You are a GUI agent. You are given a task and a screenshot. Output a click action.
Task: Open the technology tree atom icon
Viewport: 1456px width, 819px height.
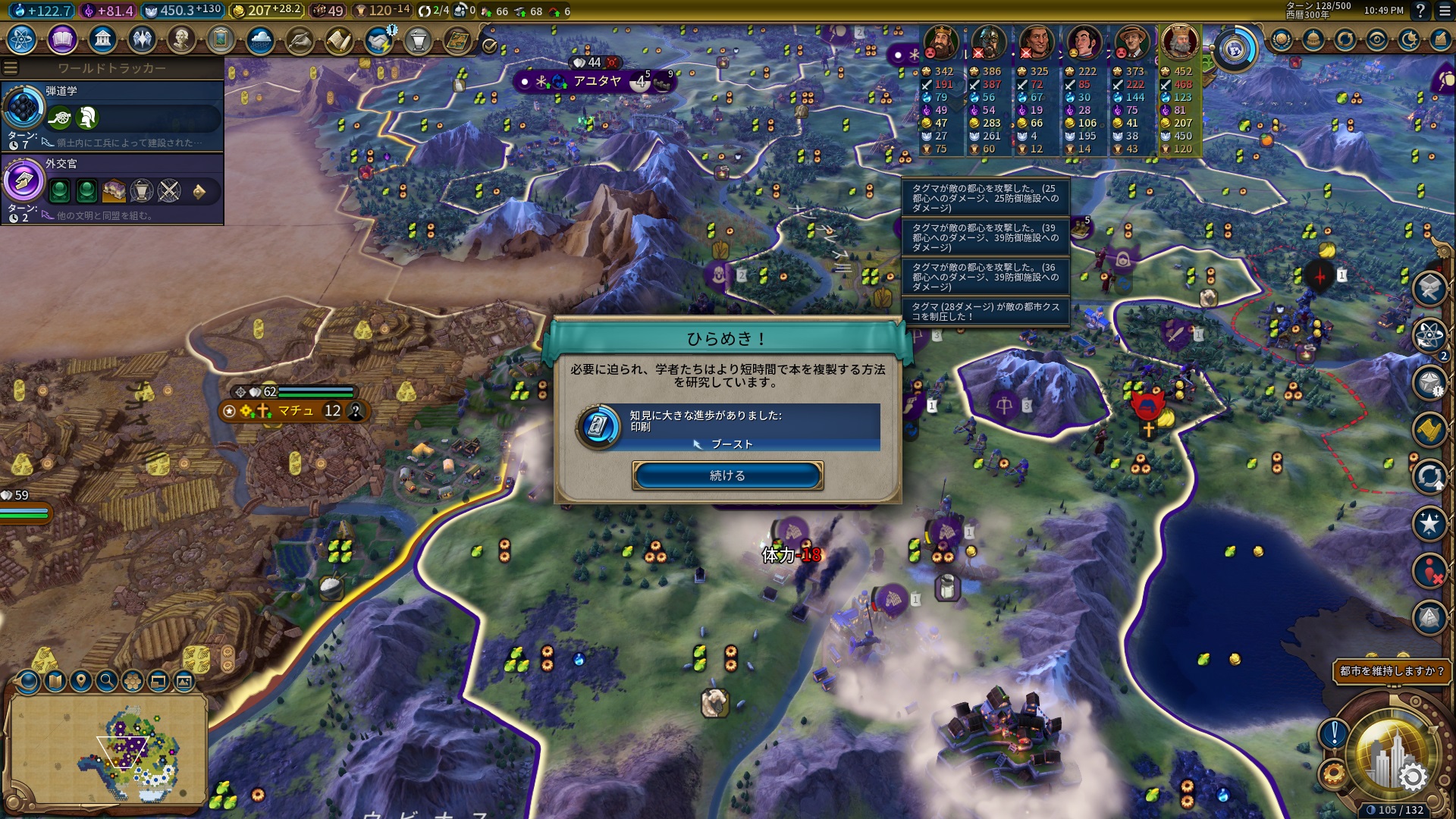tap(22, 39)
